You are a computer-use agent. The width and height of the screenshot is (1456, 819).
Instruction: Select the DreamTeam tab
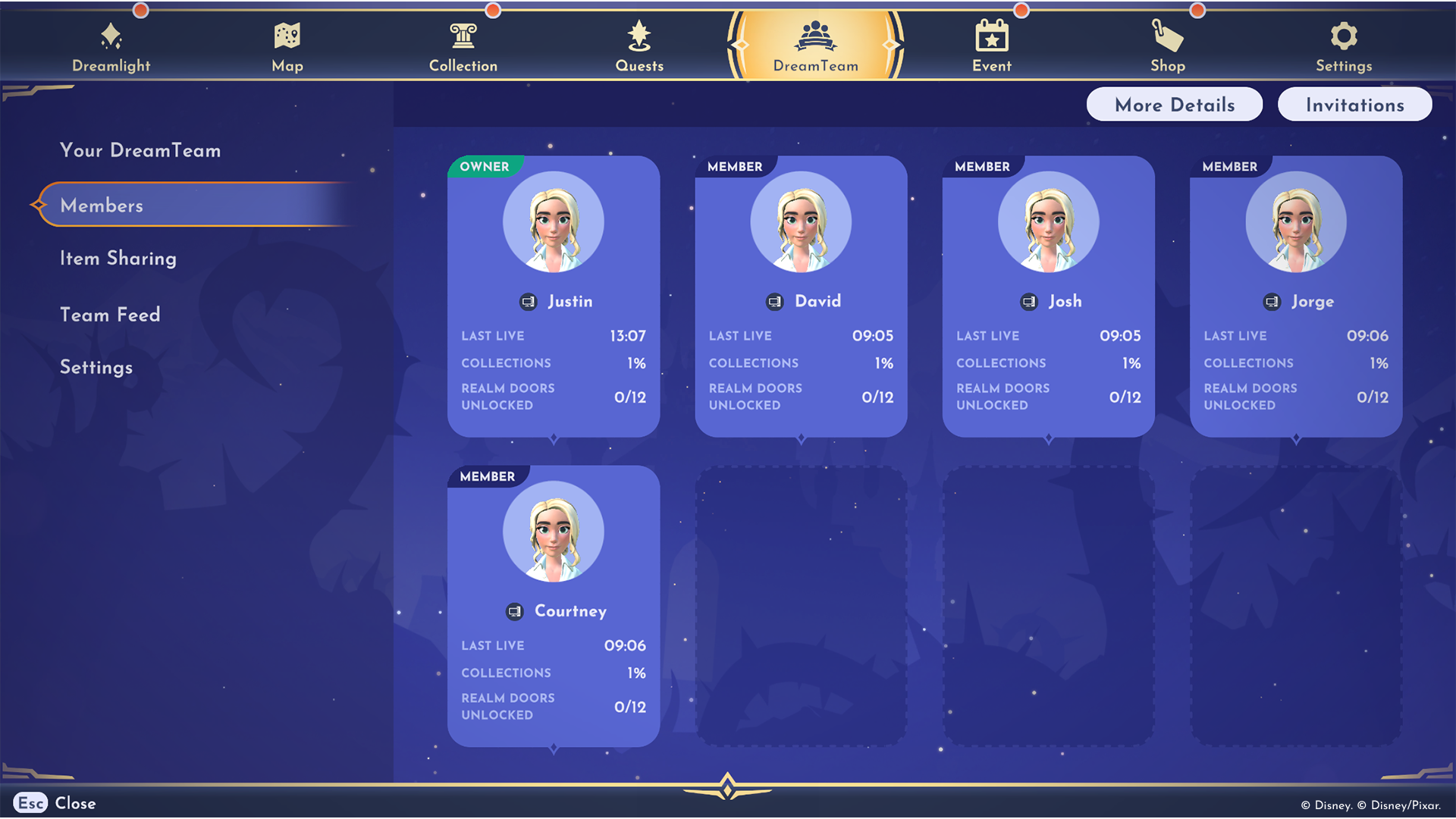(816, 45)
